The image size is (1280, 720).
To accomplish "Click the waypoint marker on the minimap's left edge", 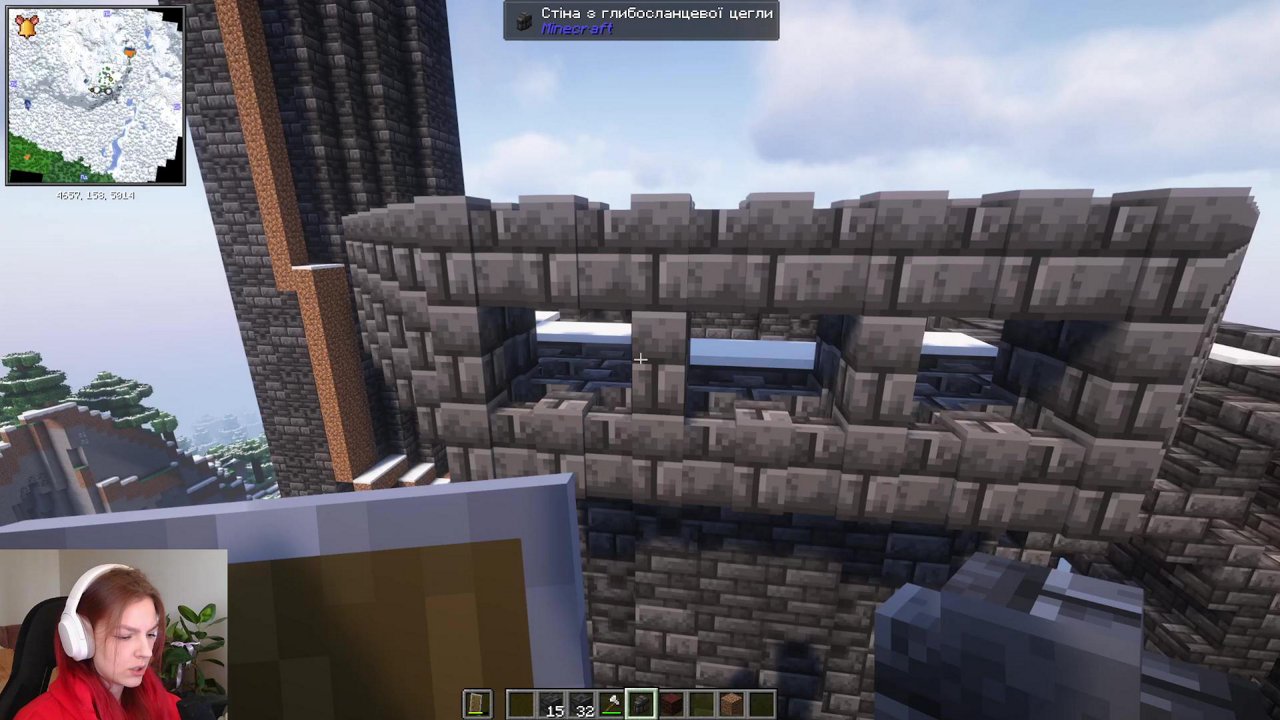I will coord(13,84).
